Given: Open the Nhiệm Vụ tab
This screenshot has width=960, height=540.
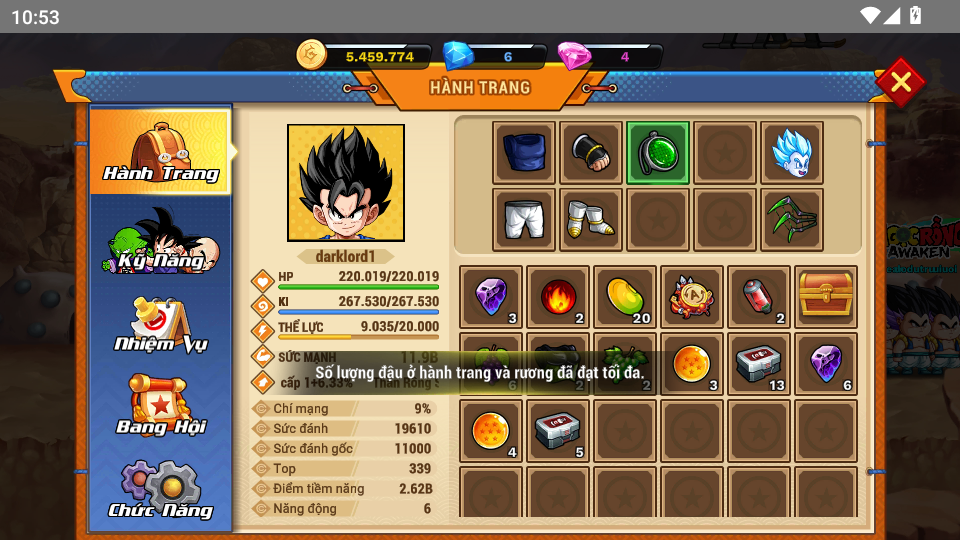Looking at the screenshot, I should 161,326.
